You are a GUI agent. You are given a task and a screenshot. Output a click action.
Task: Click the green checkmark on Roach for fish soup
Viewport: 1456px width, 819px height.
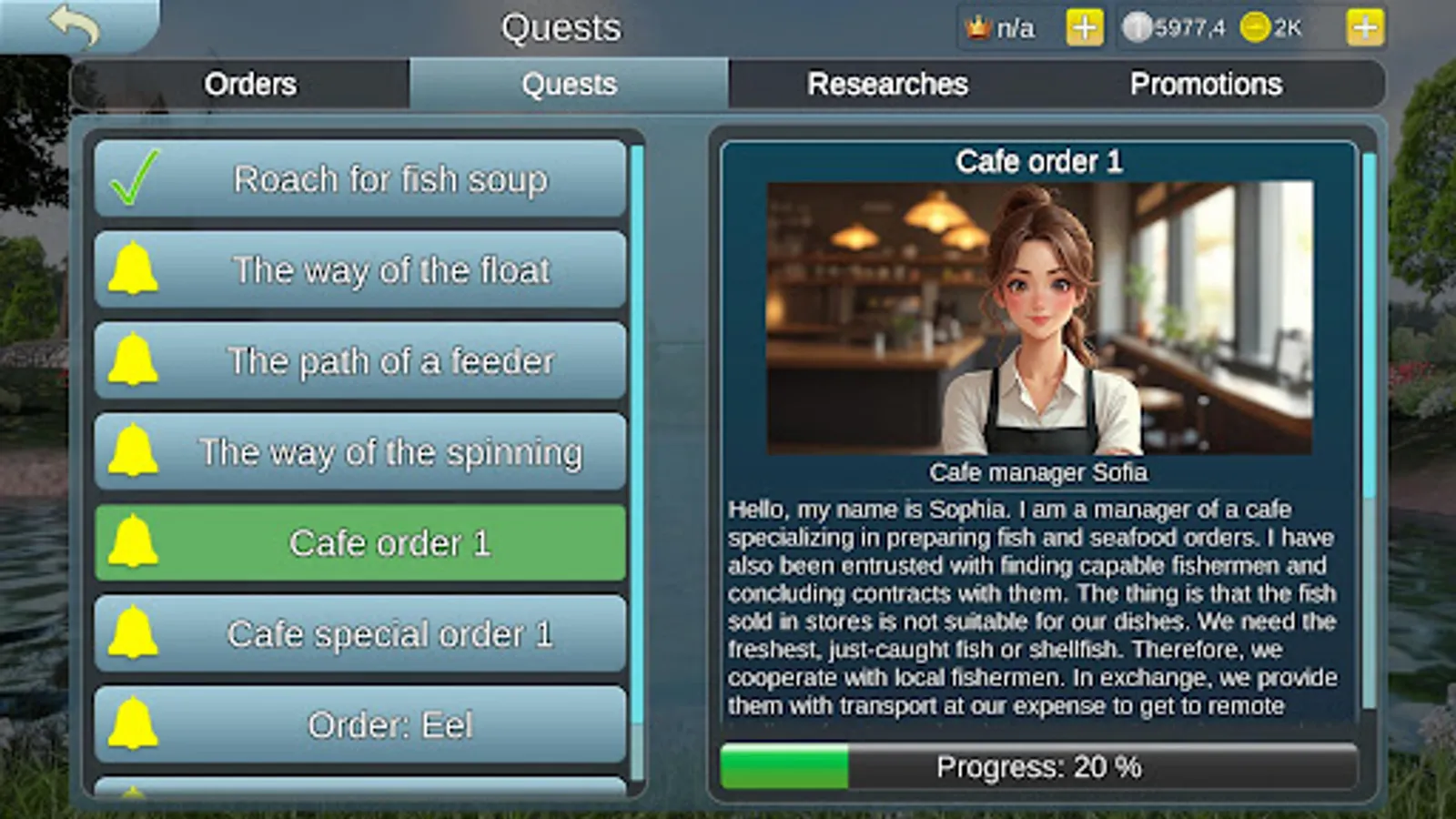click(x=134, y=177)
